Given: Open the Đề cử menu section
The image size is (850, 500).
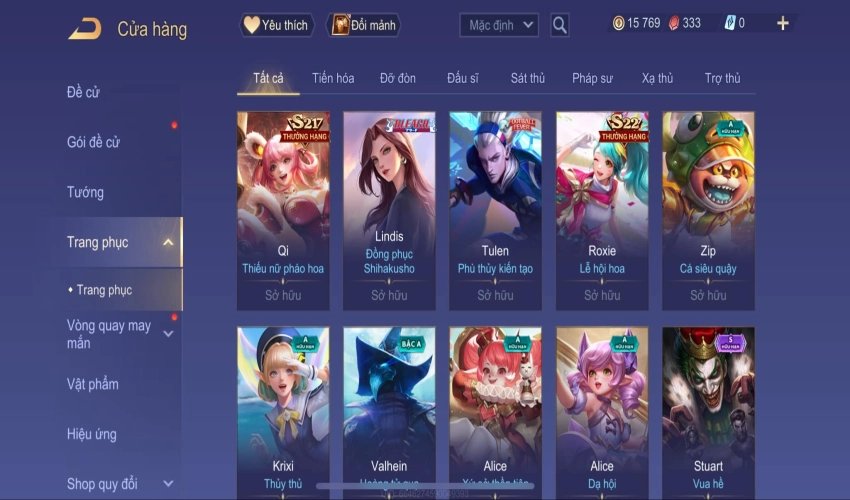Looking at the screenshot, I should click(x=84, y=93).
